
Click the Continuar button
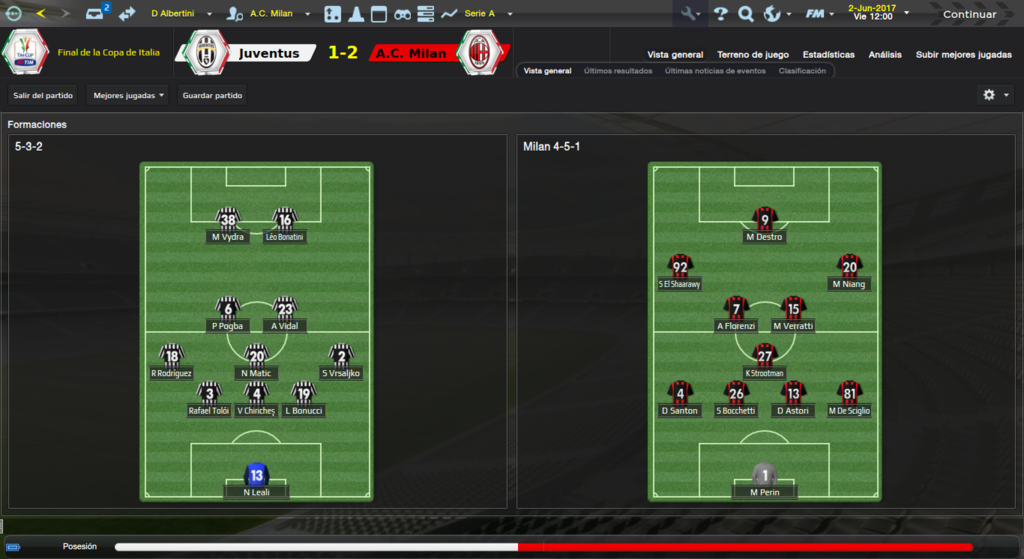(969, 14)
